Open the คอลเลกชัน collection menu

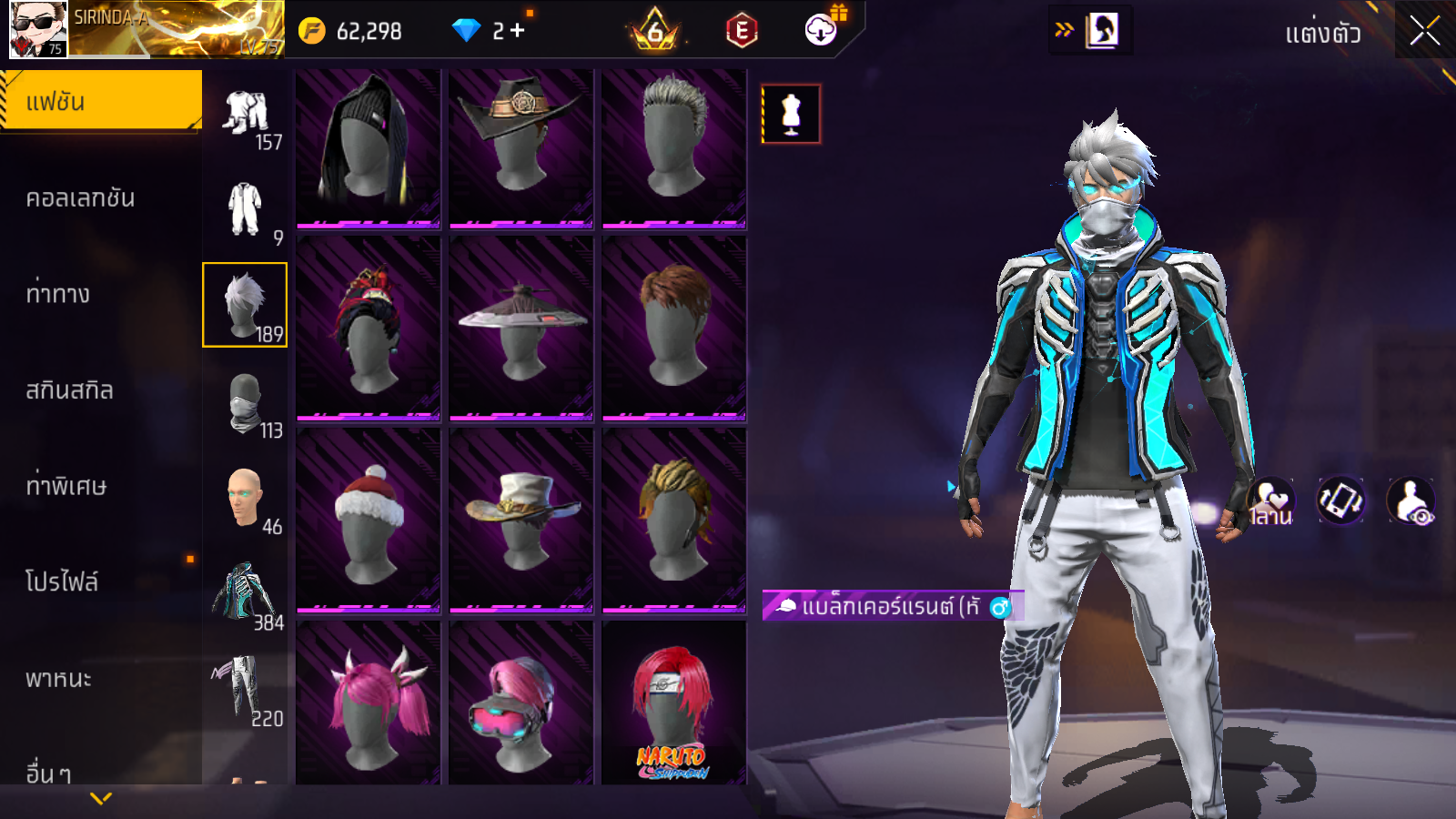coord(81,198)
